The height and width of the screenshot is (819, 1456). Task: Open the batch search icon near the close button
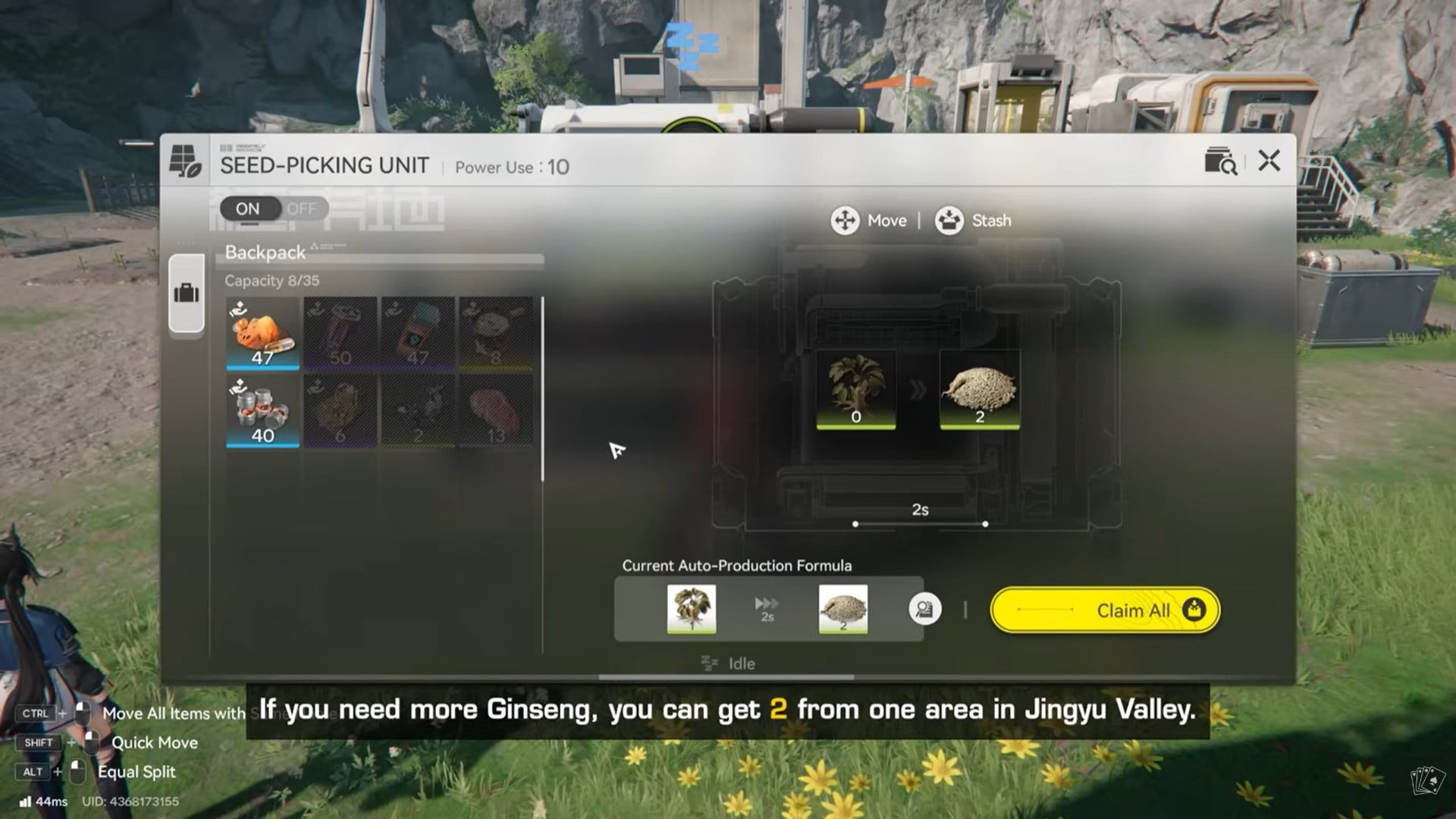[1221, 162]
